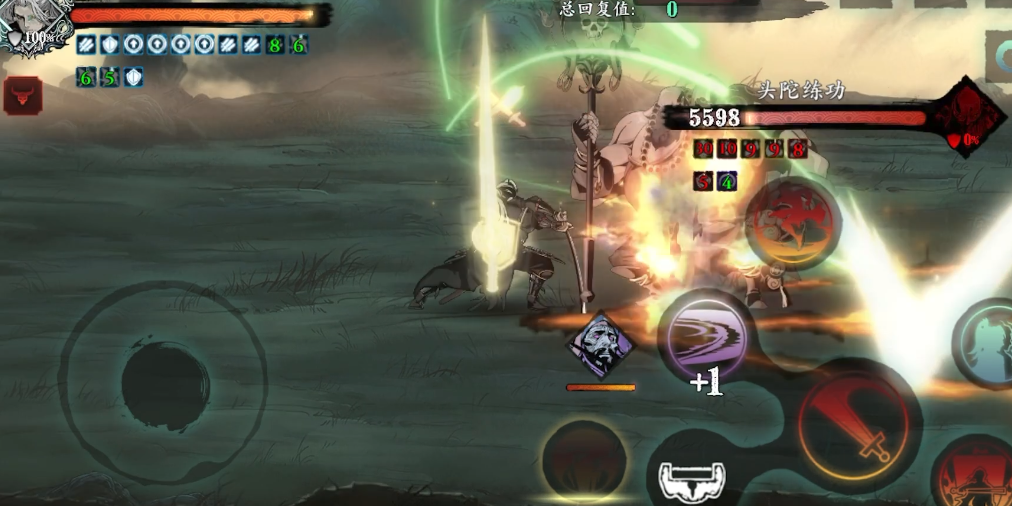Activate the purple dash skill
The image size is (1012, 506).
(705, 339)
